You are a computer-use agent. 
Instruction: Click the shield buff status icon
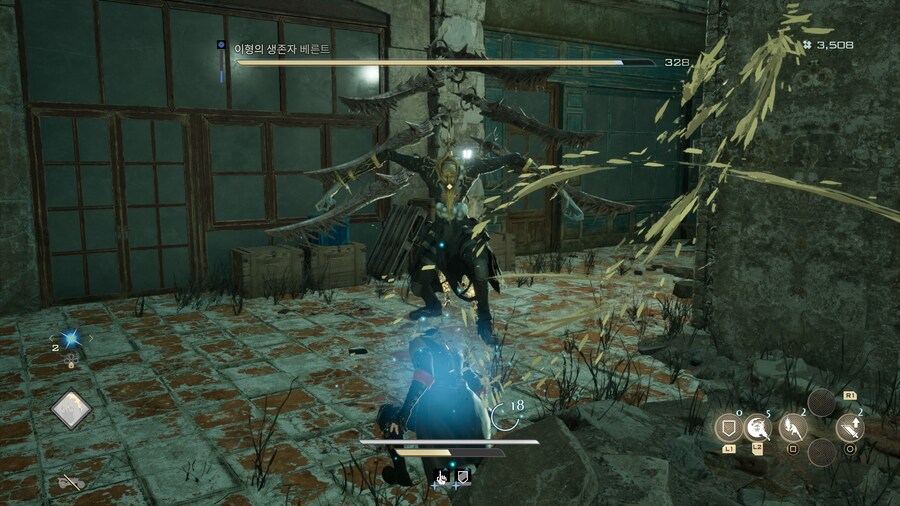[x=462, y=478]
